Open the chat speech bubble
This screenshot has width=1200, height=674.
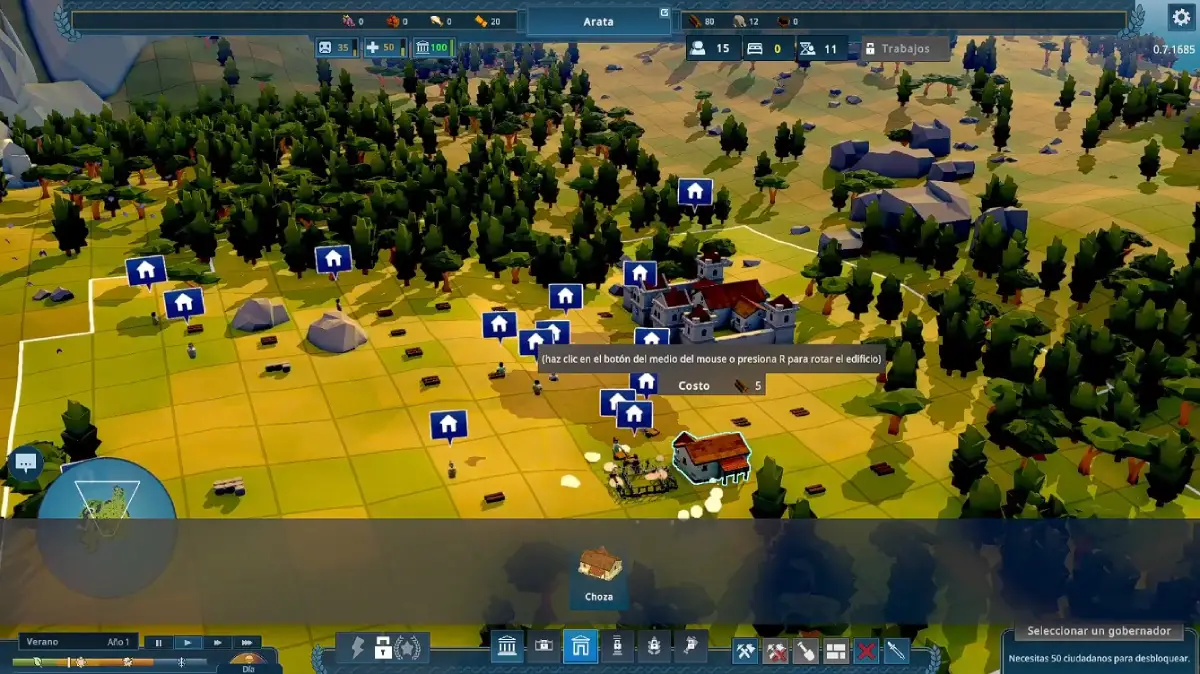point(25,463)
